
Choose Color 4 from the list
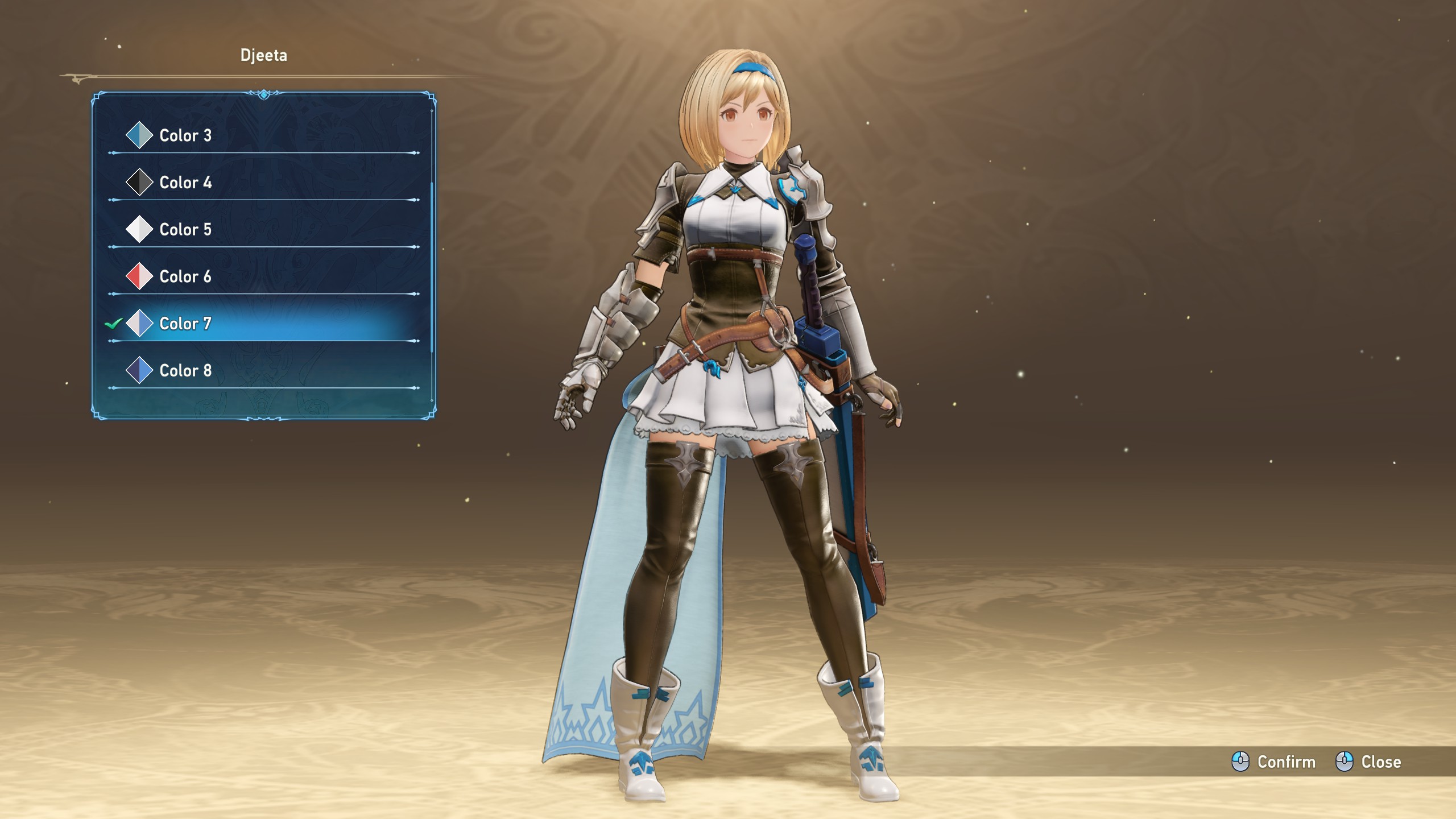tap(185, 183)
